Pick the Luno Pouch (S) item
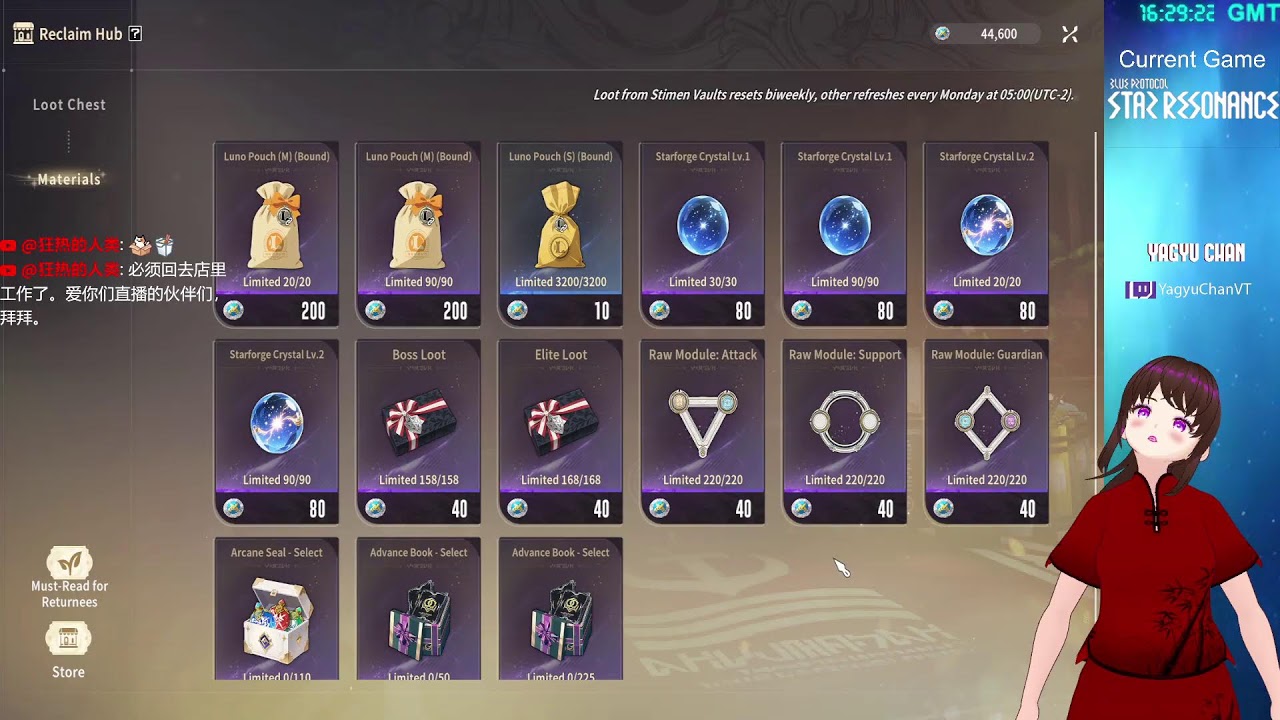Viewport: 1280px width, 720px height. 560,234
